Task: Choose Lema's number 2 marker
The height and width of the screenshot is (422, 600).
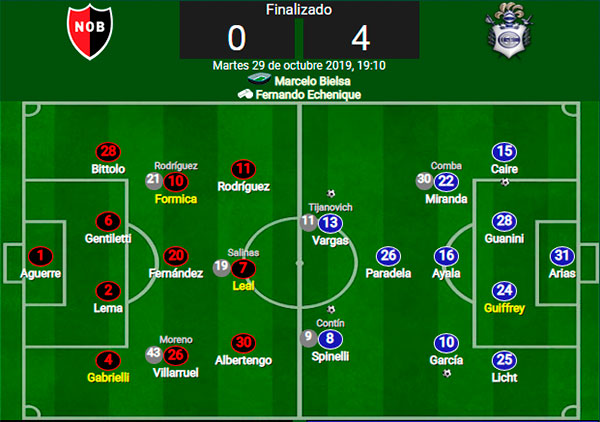Action: point(108,291)
